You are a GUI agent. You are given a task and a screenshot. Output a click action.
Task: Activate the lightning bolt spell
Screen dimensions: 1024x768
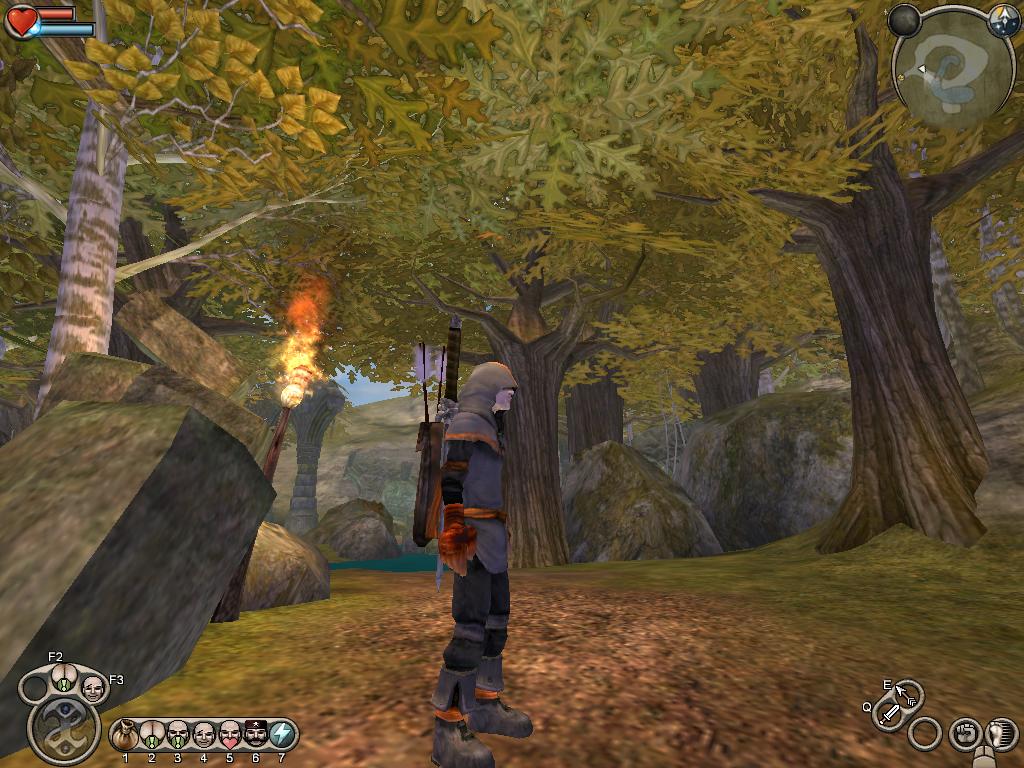click(x=283, y=736)
